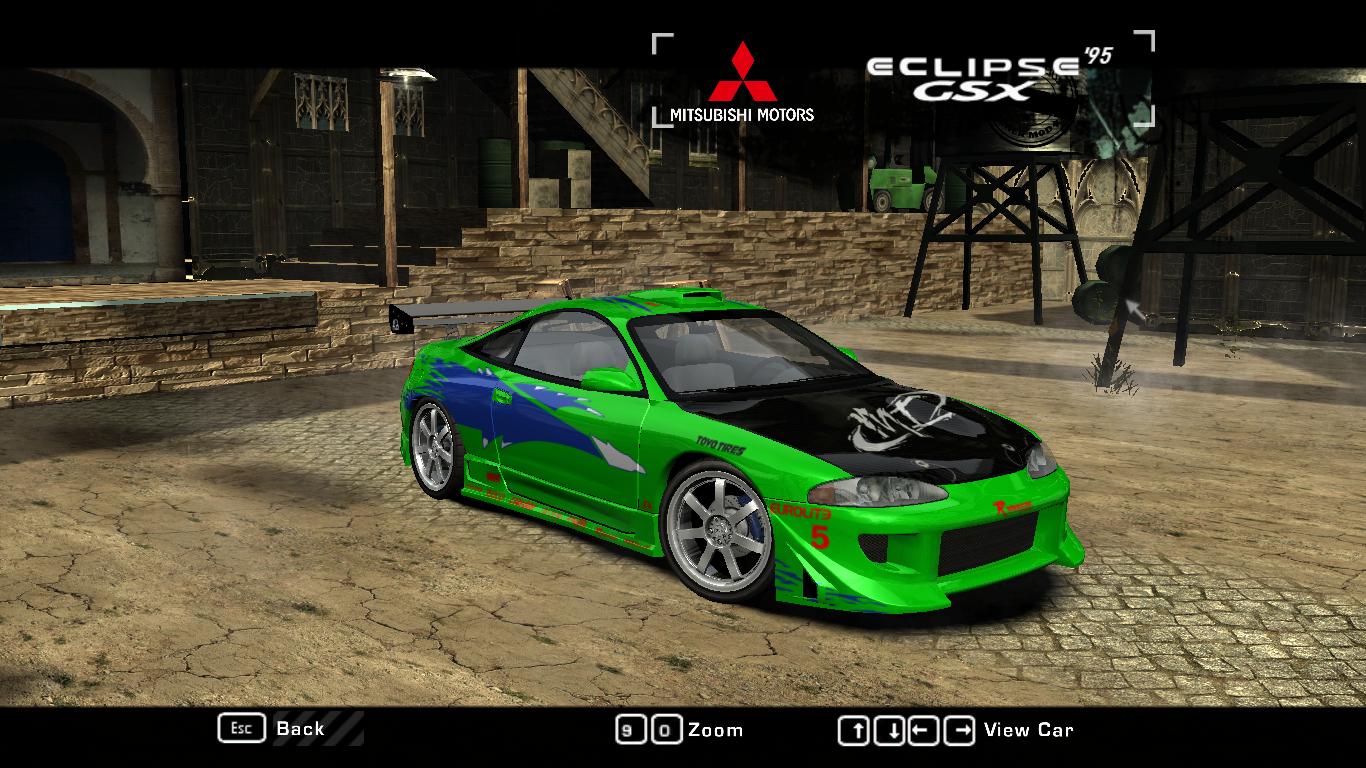Select the View Car label
The width and height of the screenshot is (1366, 768).
click(1030, 729)
